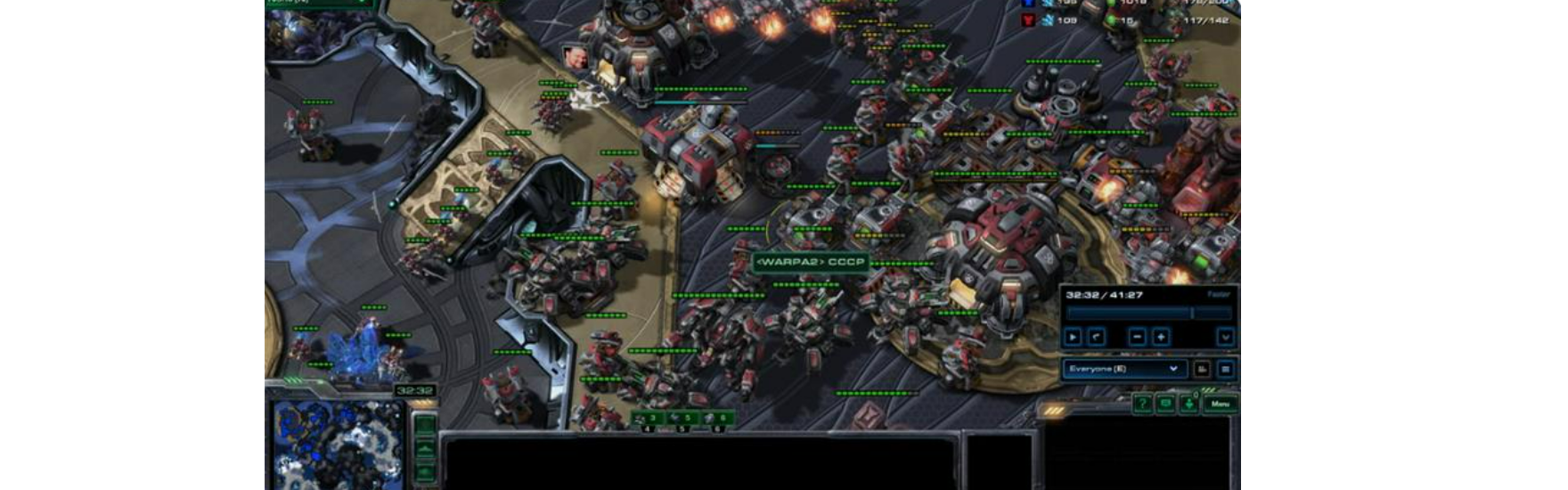Screen dimensions: 1568x490
Task: Click the replay play button
Action: (1074, 337)
